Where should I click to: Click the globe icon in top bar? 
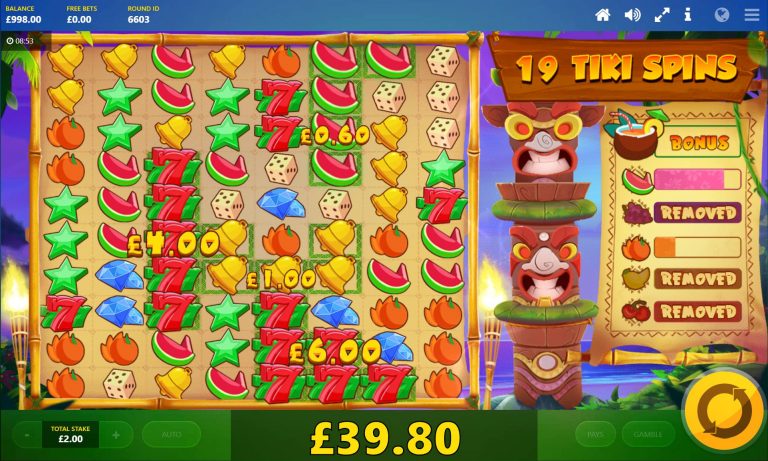[722, 15]
